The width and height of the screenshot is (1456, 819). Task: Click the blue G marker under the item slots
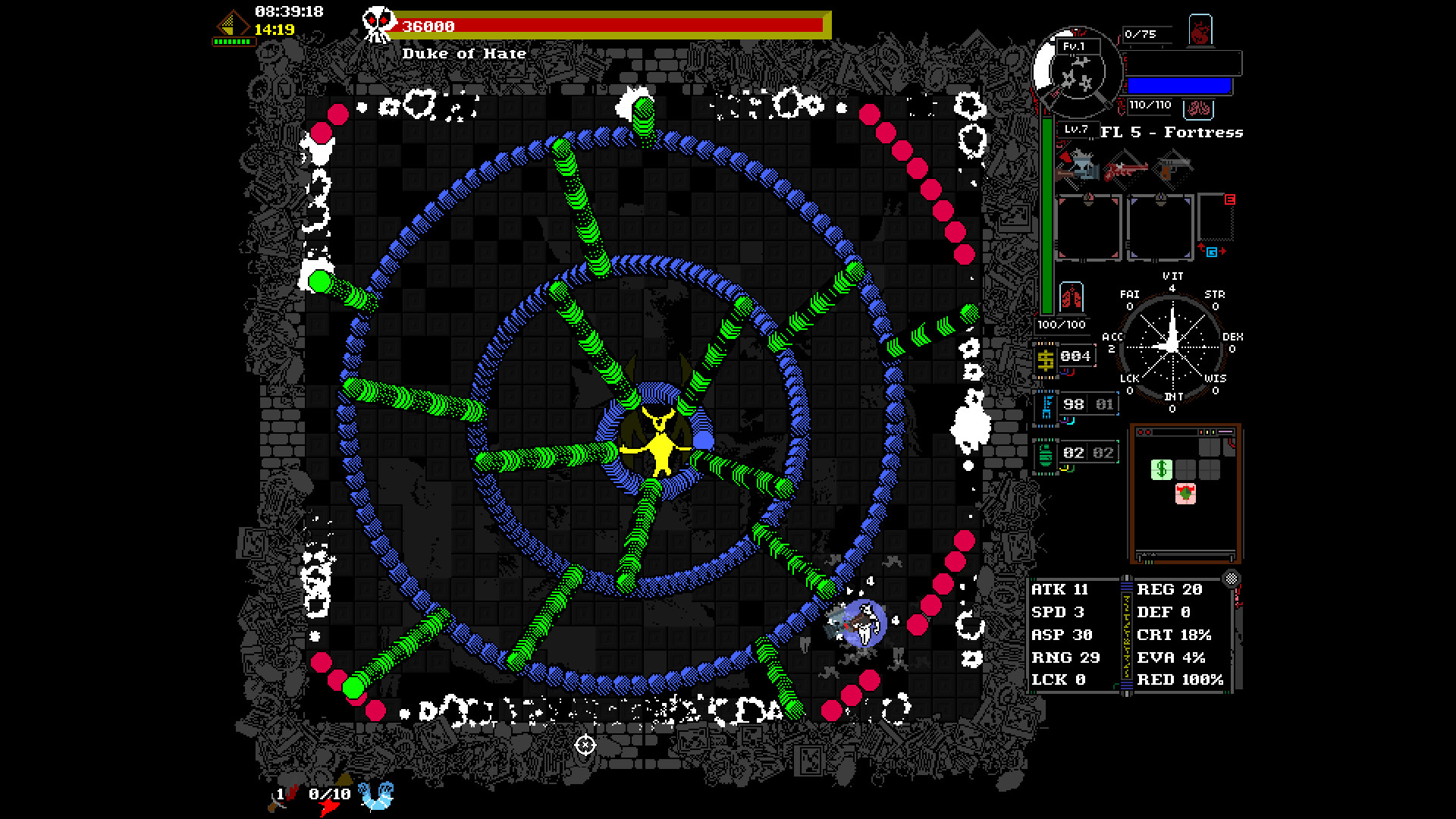click(x=1212, y=252)
